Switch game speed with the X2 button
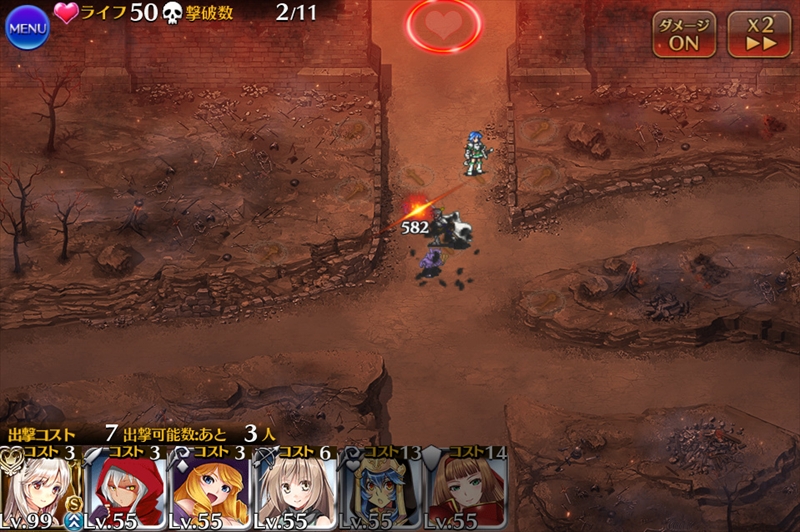The image size is (800, 532). [758, 34]
